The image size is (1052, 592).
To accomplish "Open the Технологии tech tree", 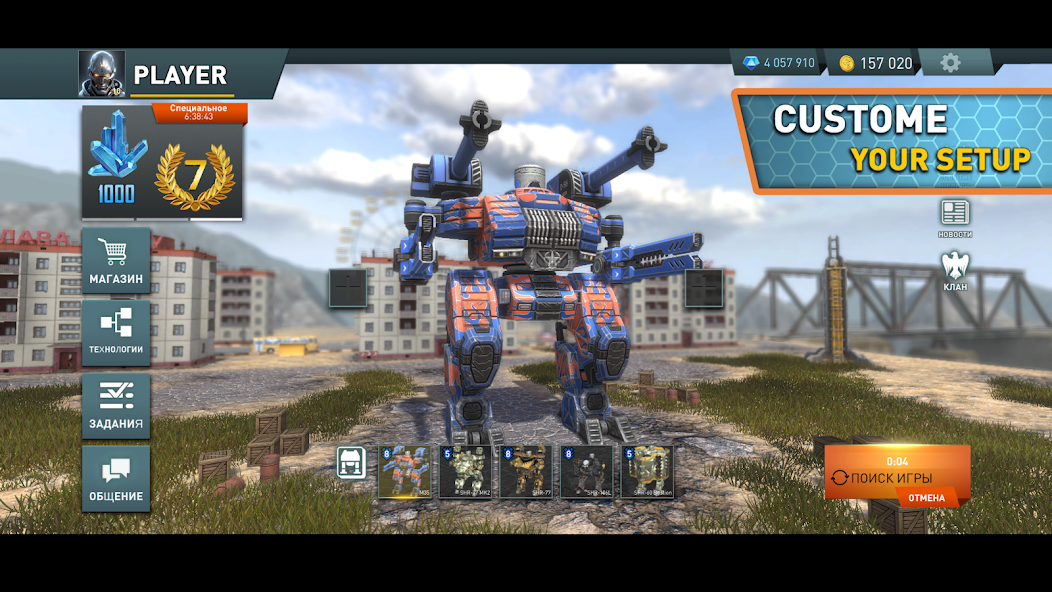I will (x=117, y=333).
